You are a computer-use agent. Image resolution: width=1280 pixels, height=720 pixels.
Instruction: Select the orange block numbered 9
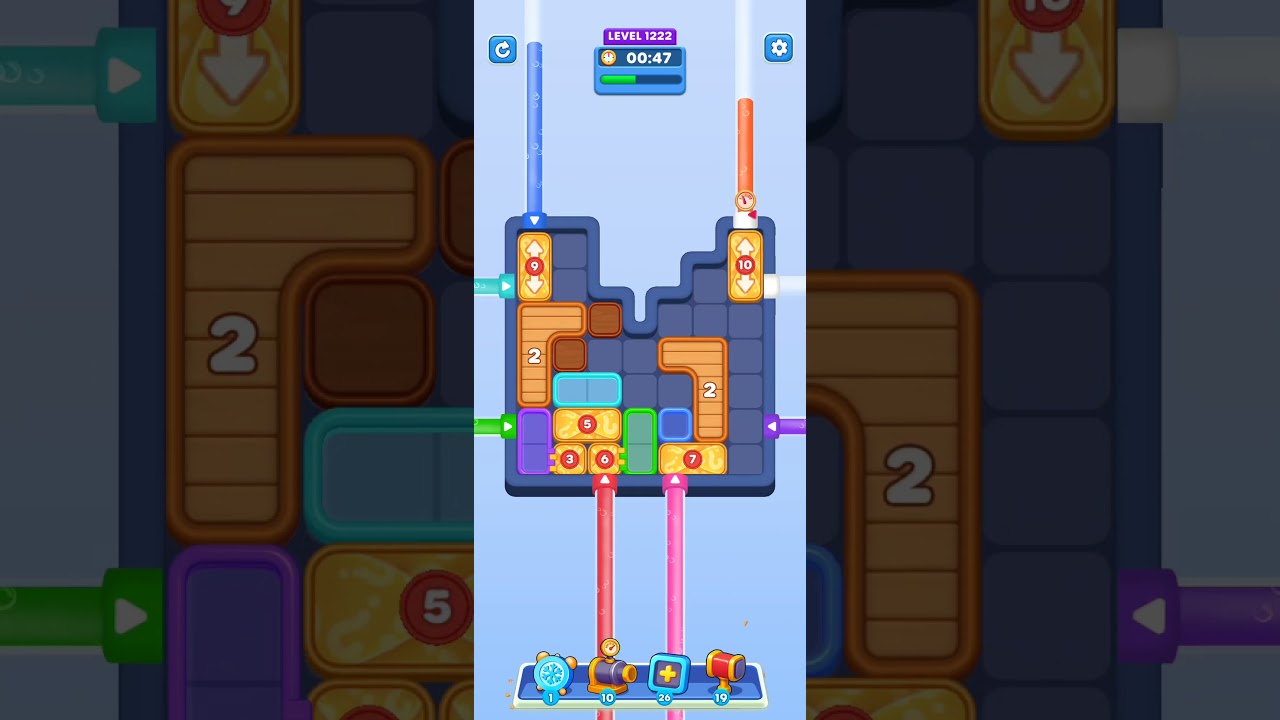(x=535, y=265)
